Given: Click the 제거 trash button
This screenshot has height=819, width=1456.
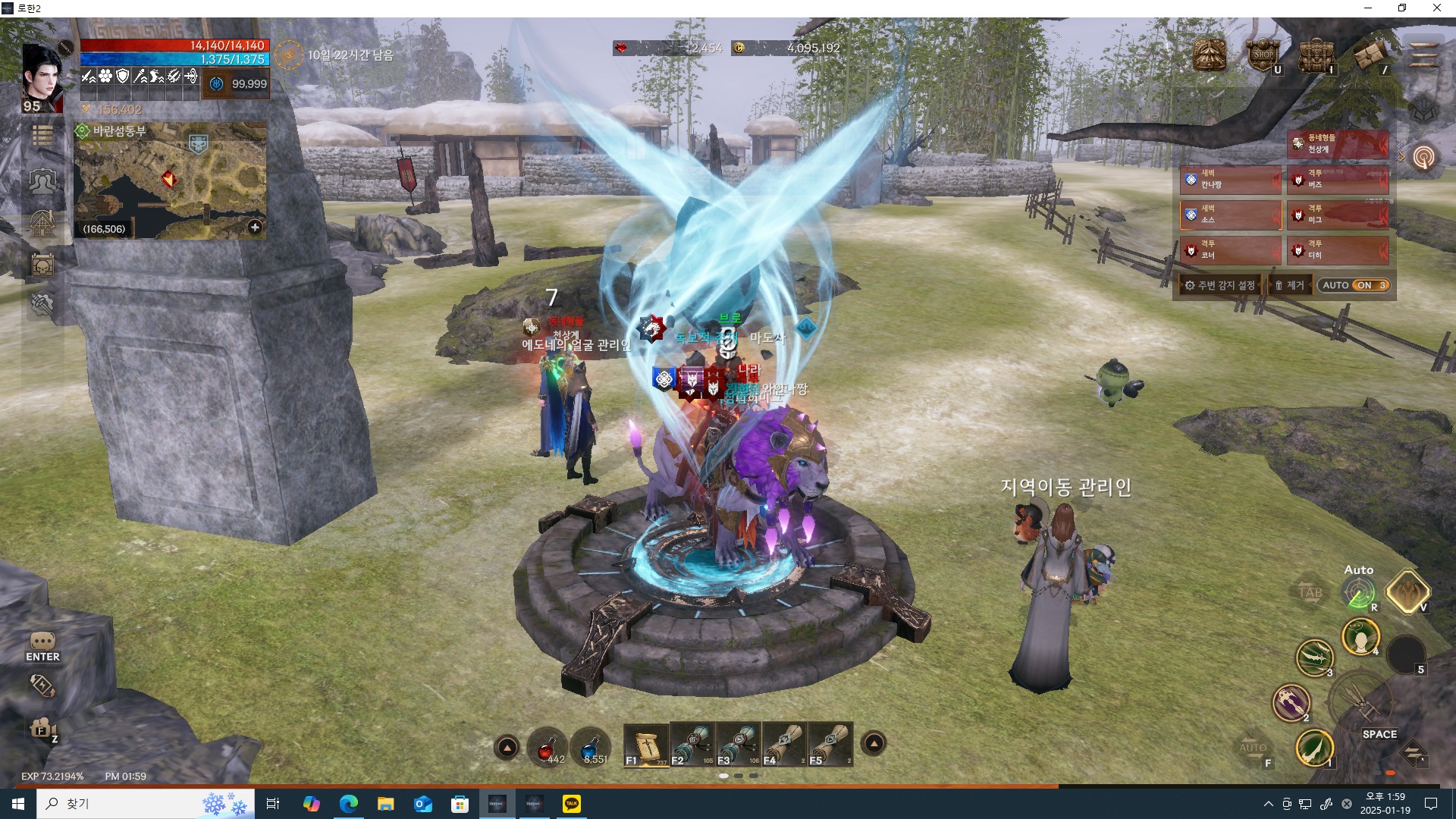Looking at the screenshot, I should point(1289,285).
